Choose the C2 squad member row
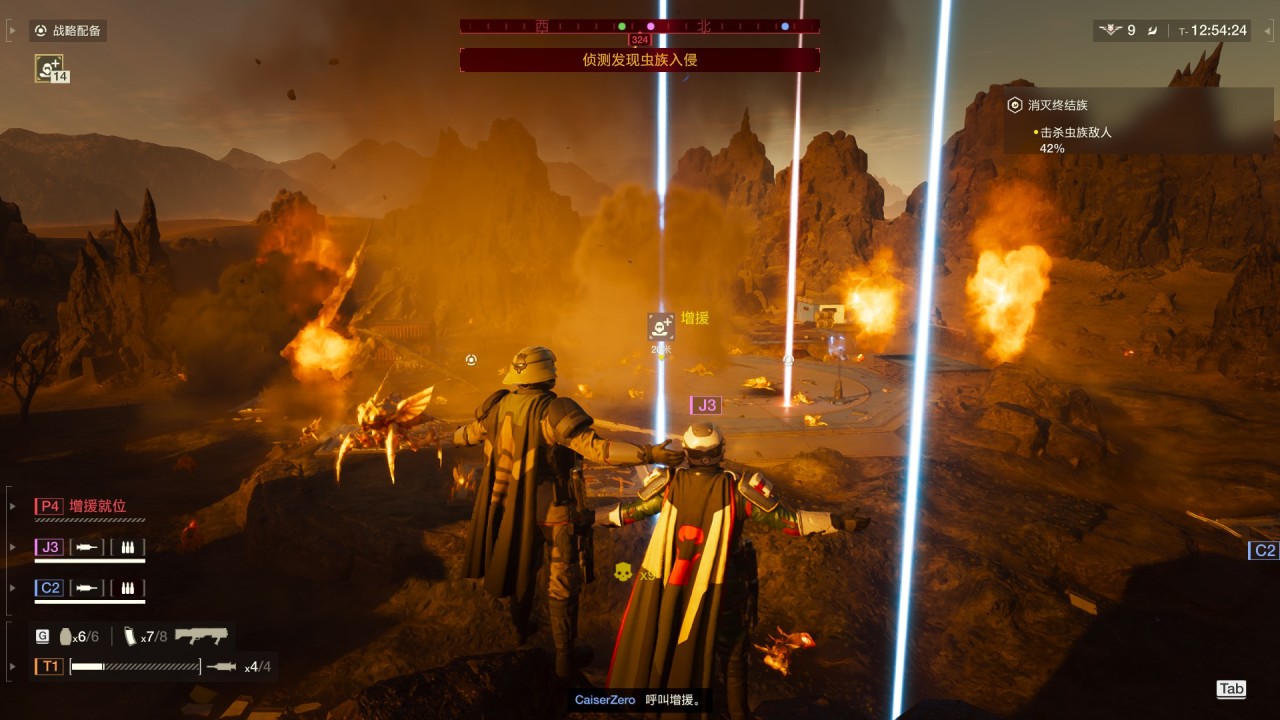Image resolution: width=1280 pixels, height=720 pixels. tap(90, 589)
